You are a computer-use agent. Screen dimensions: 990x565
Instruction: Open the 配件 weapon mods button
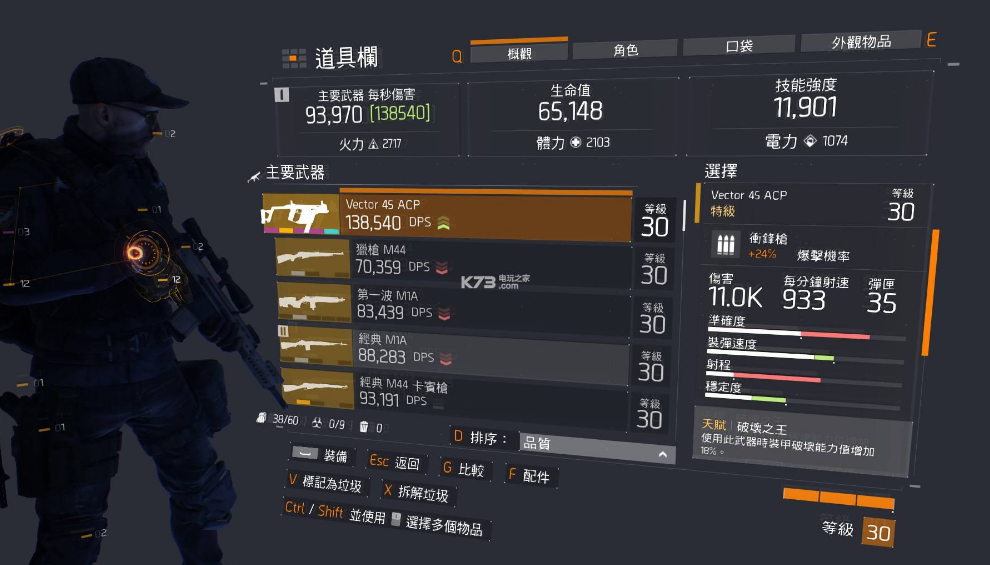click(529, 475)
